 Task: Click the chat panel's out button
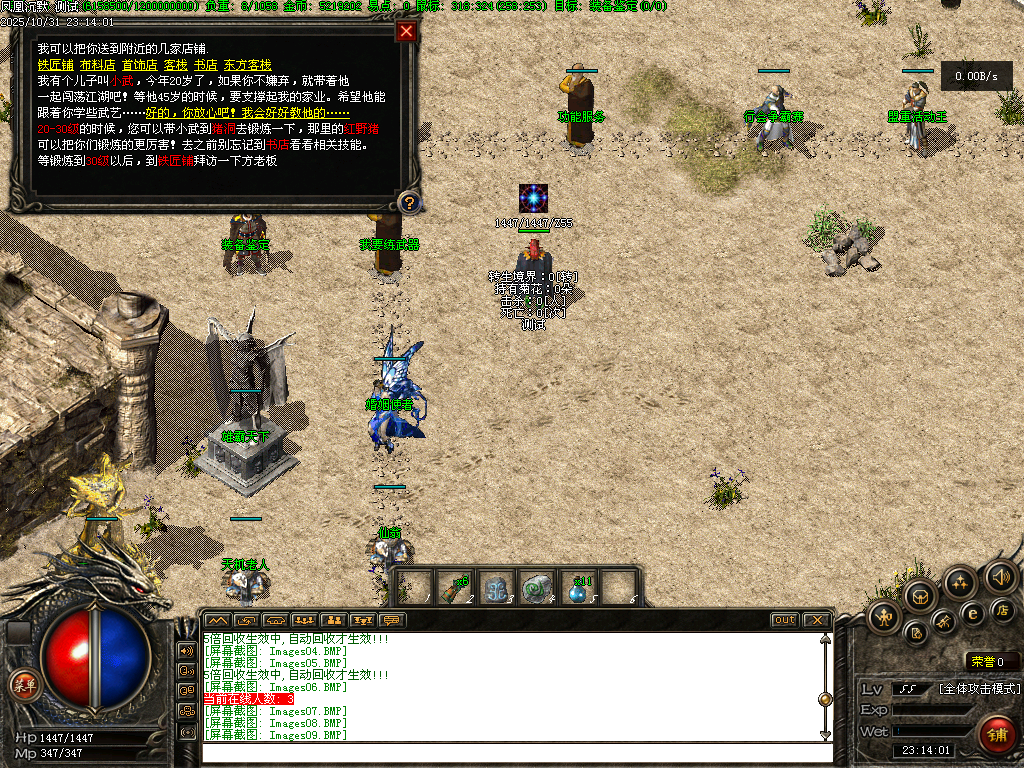pyautogui.click(x=785, y=620)
